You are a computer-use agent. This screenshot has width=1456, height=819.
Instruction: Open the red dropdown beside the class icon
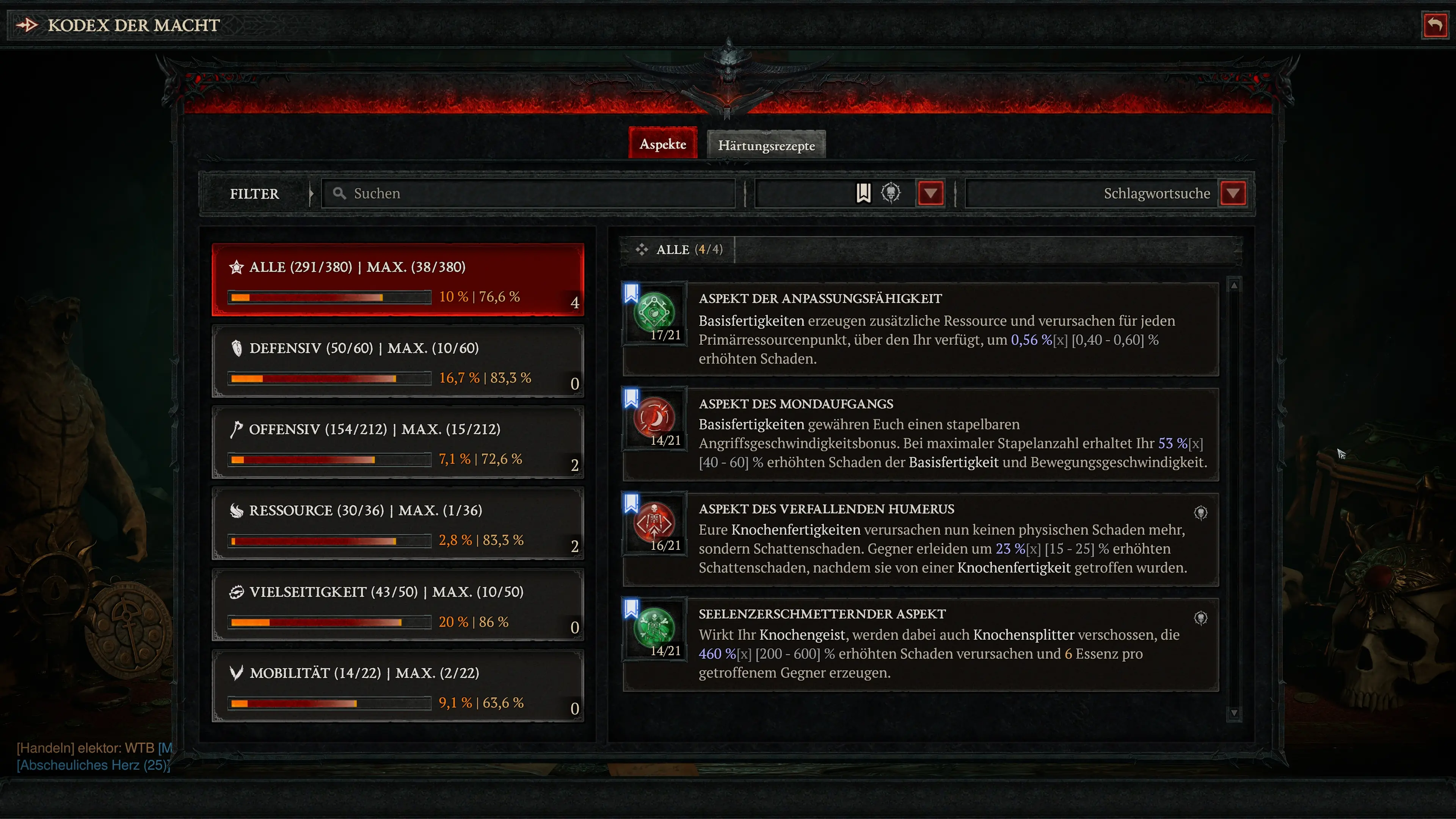930,193
